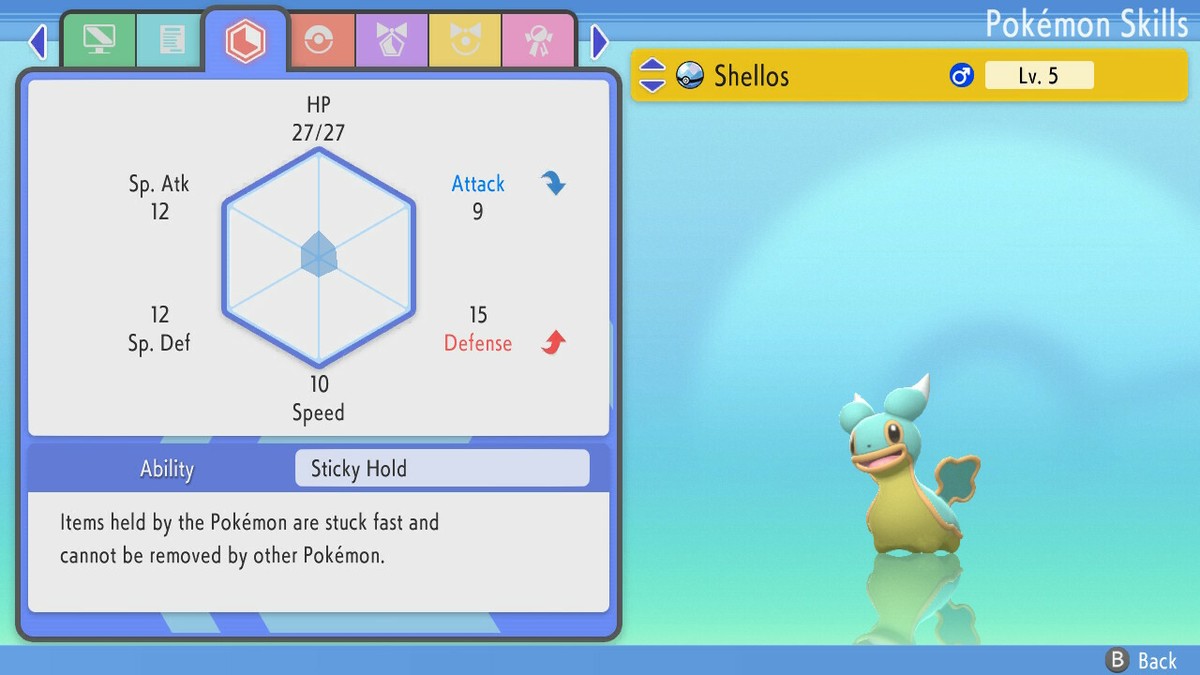Select the Sticky Hold ability field
Screen dimensions: 1200x675
pos(442,468)
